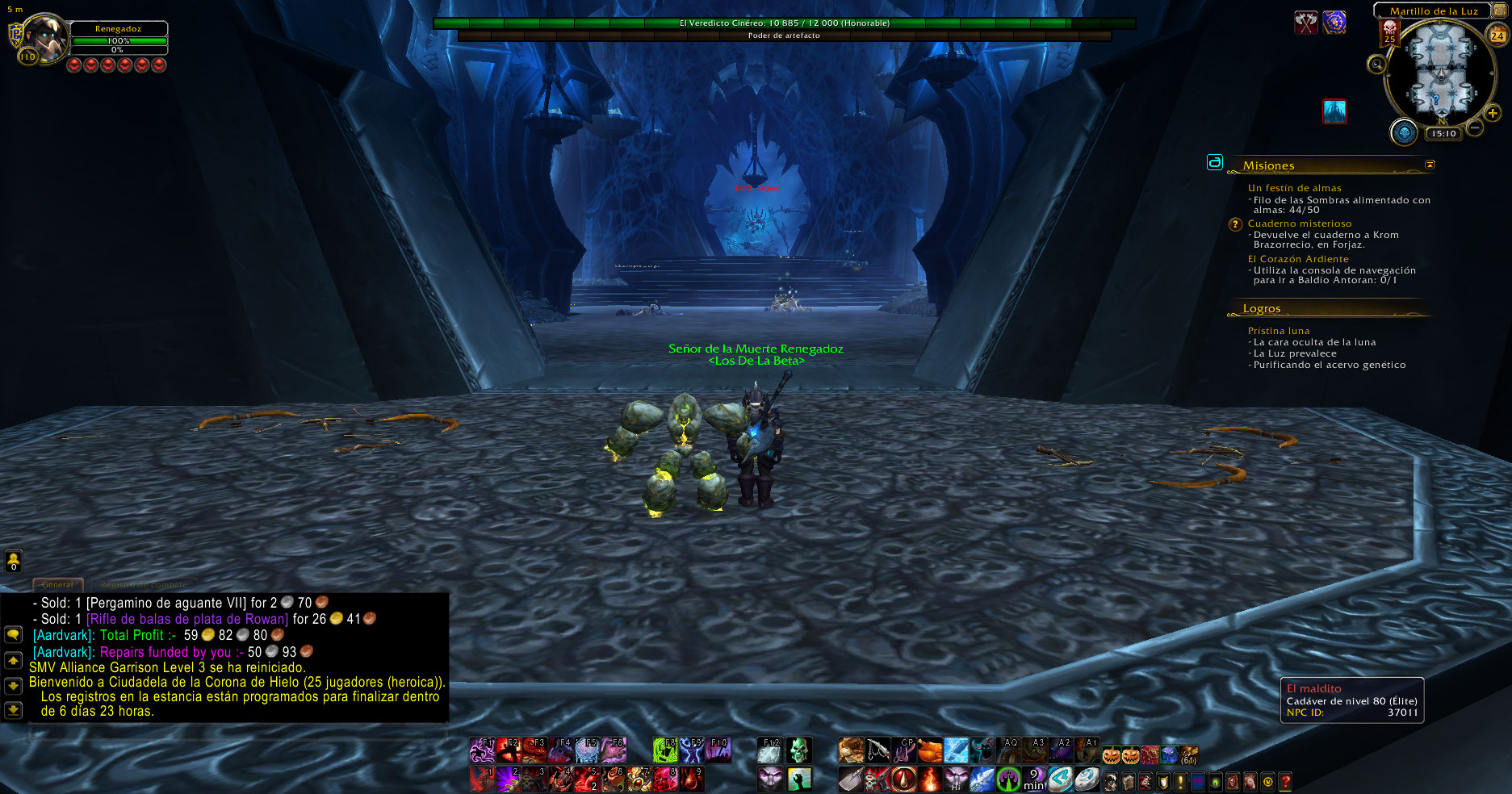Click the minimap zoom-out minus button

(1475, 127)
